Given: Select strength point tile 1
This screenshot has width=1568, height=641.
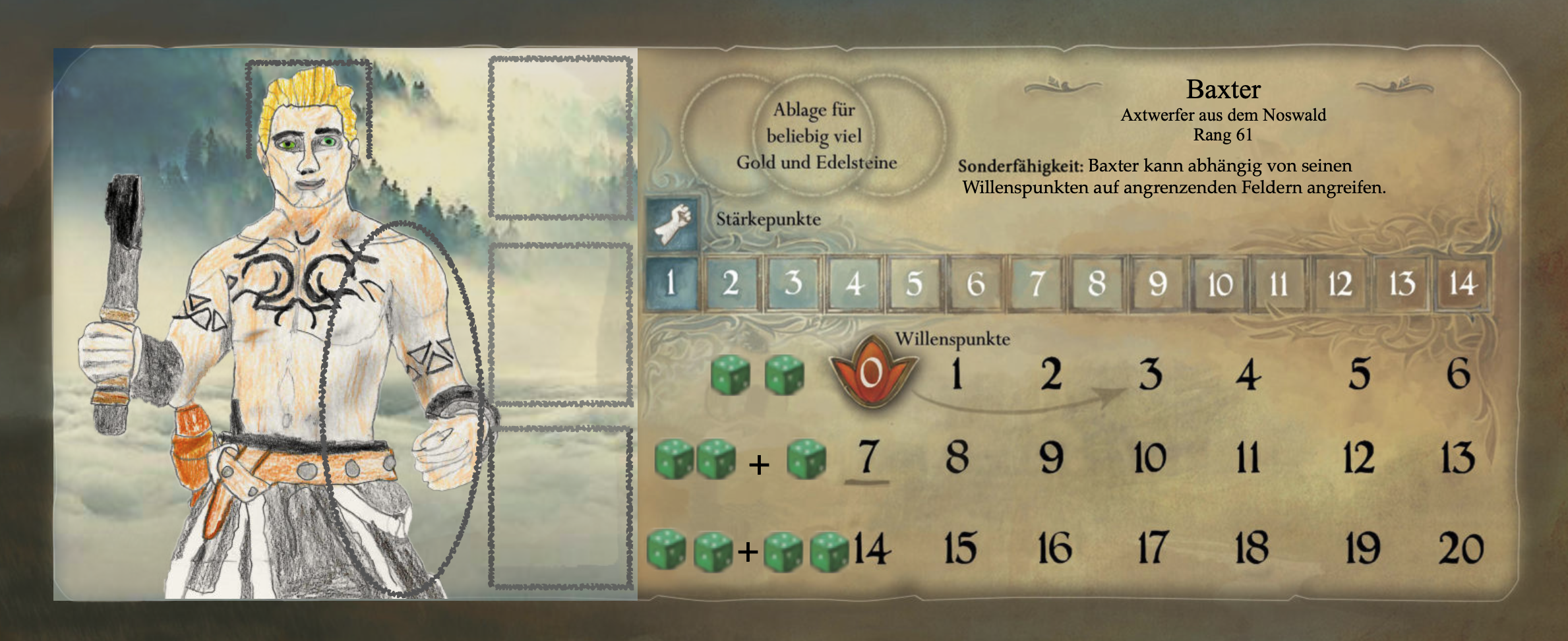Looking at the screenshot, I should point(671,284).
